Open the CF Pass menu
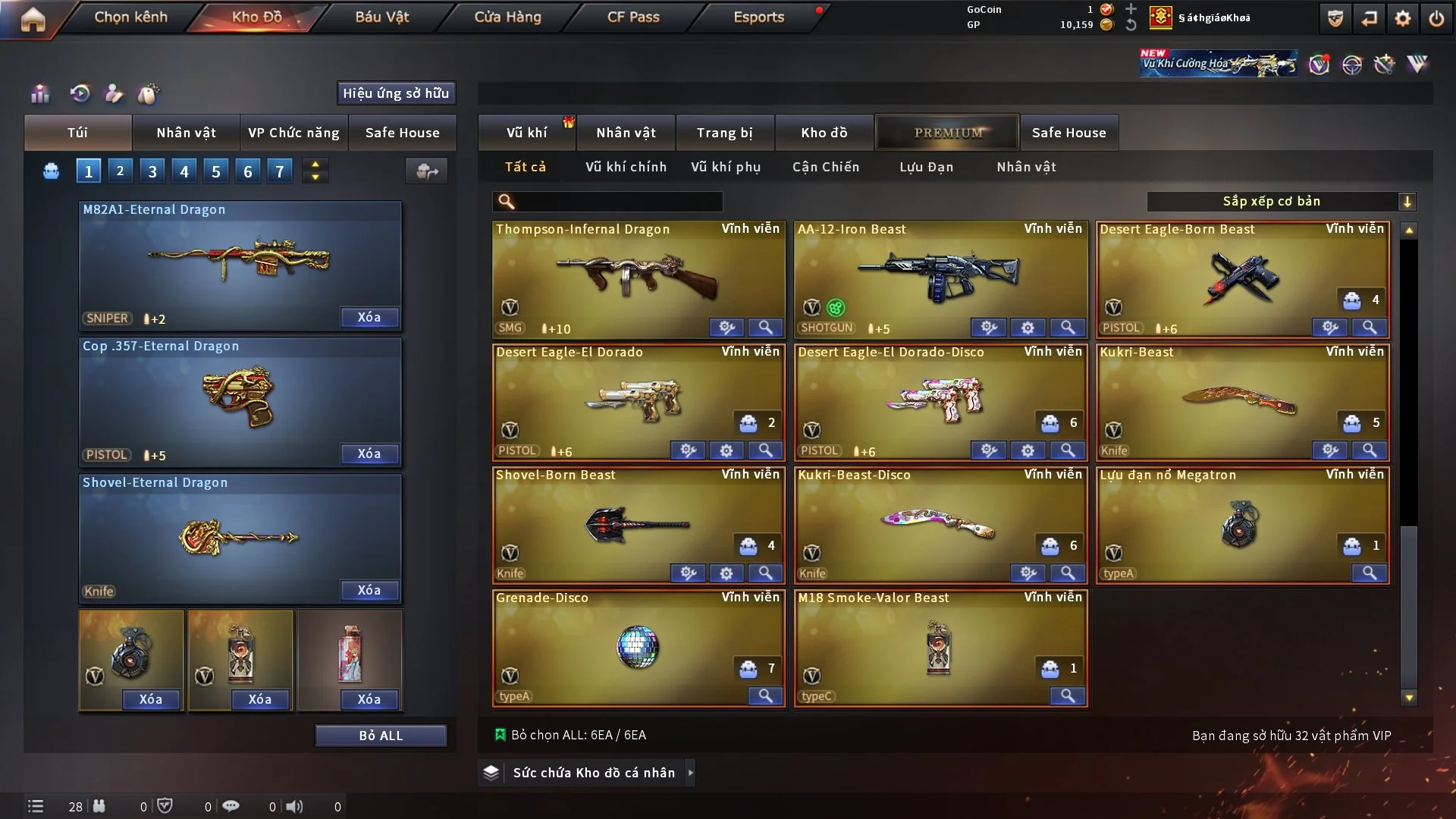 633,17
